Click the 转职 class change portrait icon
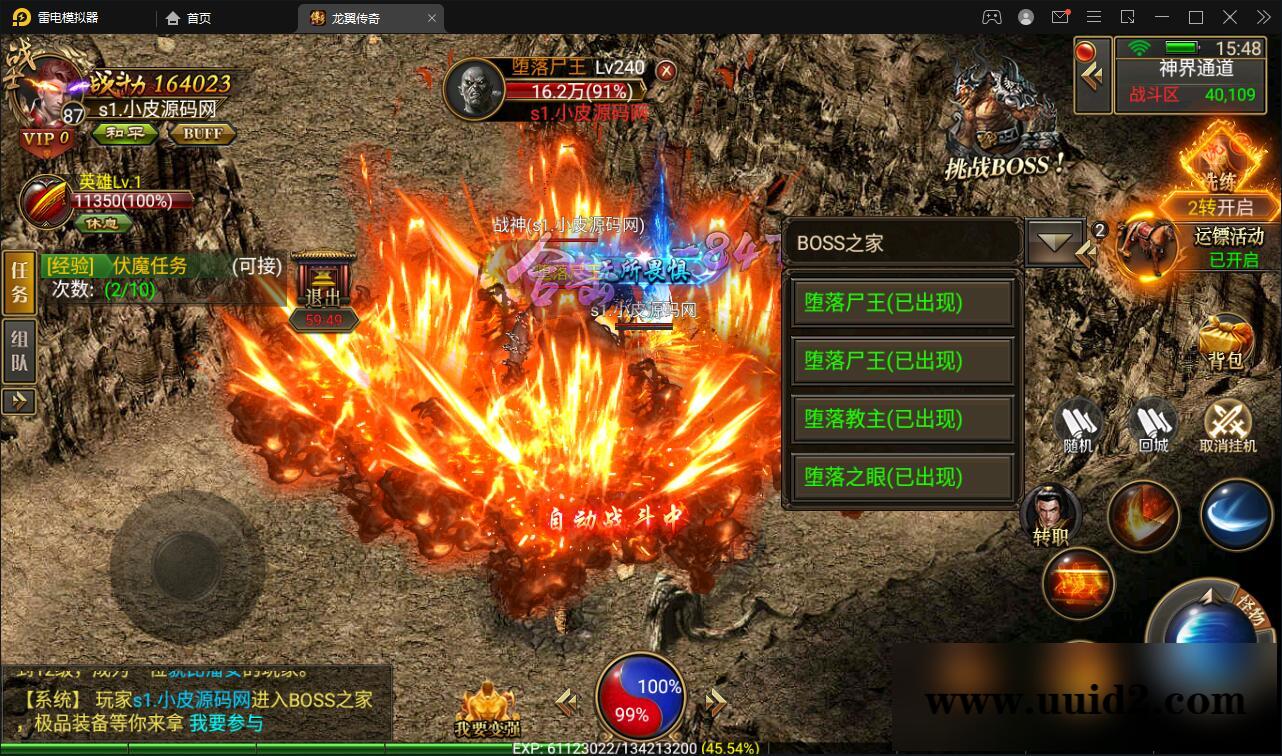 (1052, 510)
